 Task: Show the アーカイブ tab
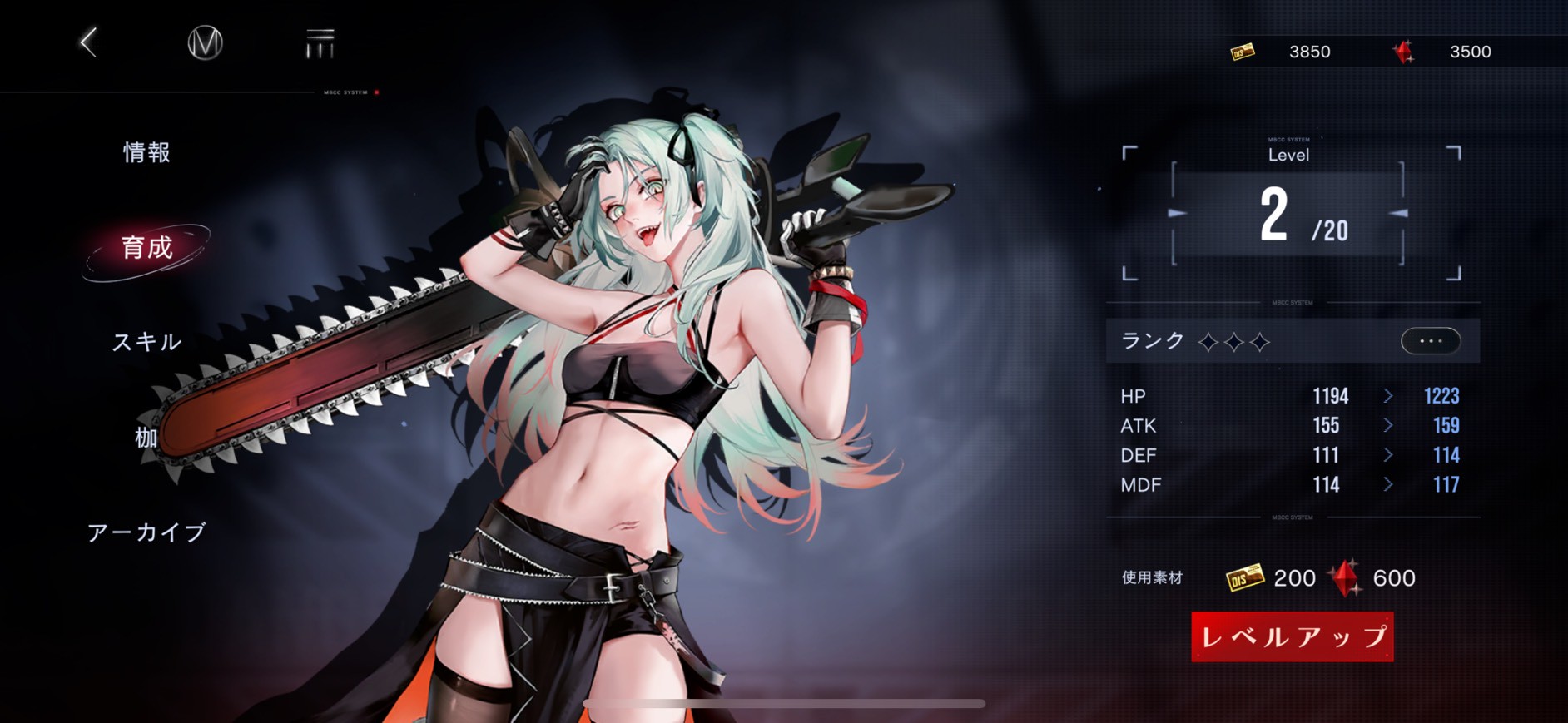tap(146, 532)
